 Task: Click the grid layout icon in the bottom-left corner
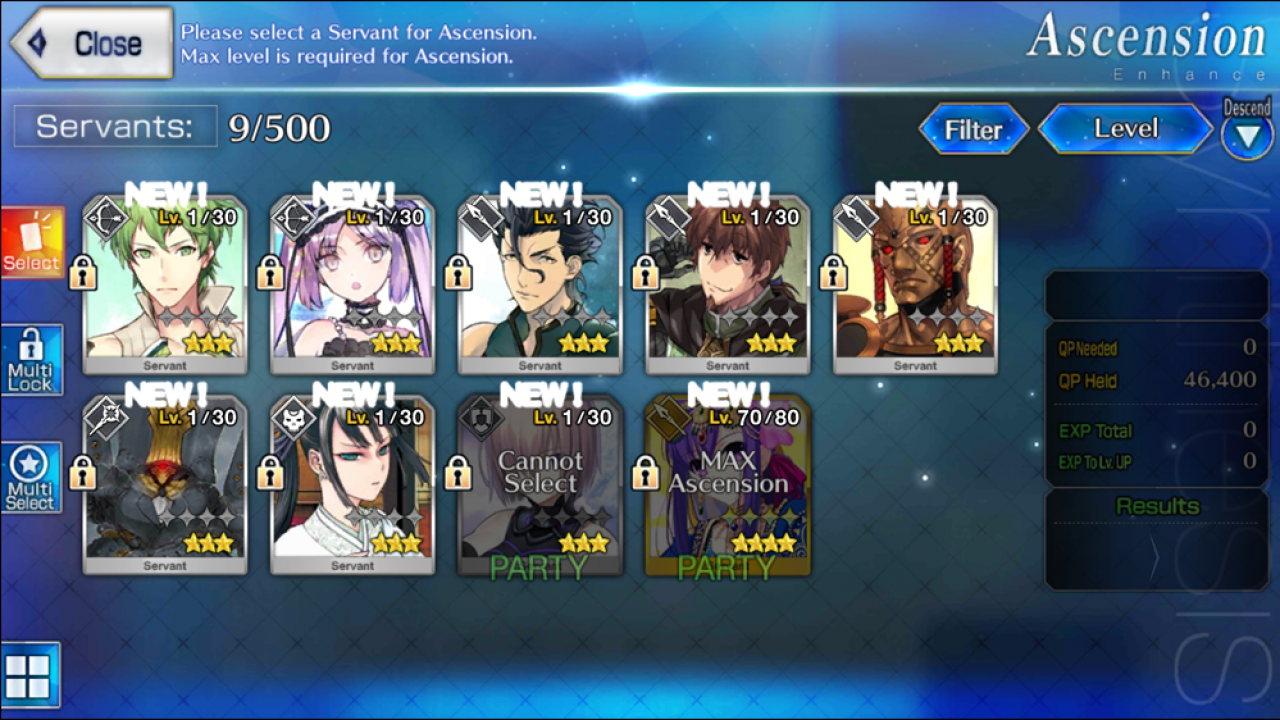click(x=33, y=675)
